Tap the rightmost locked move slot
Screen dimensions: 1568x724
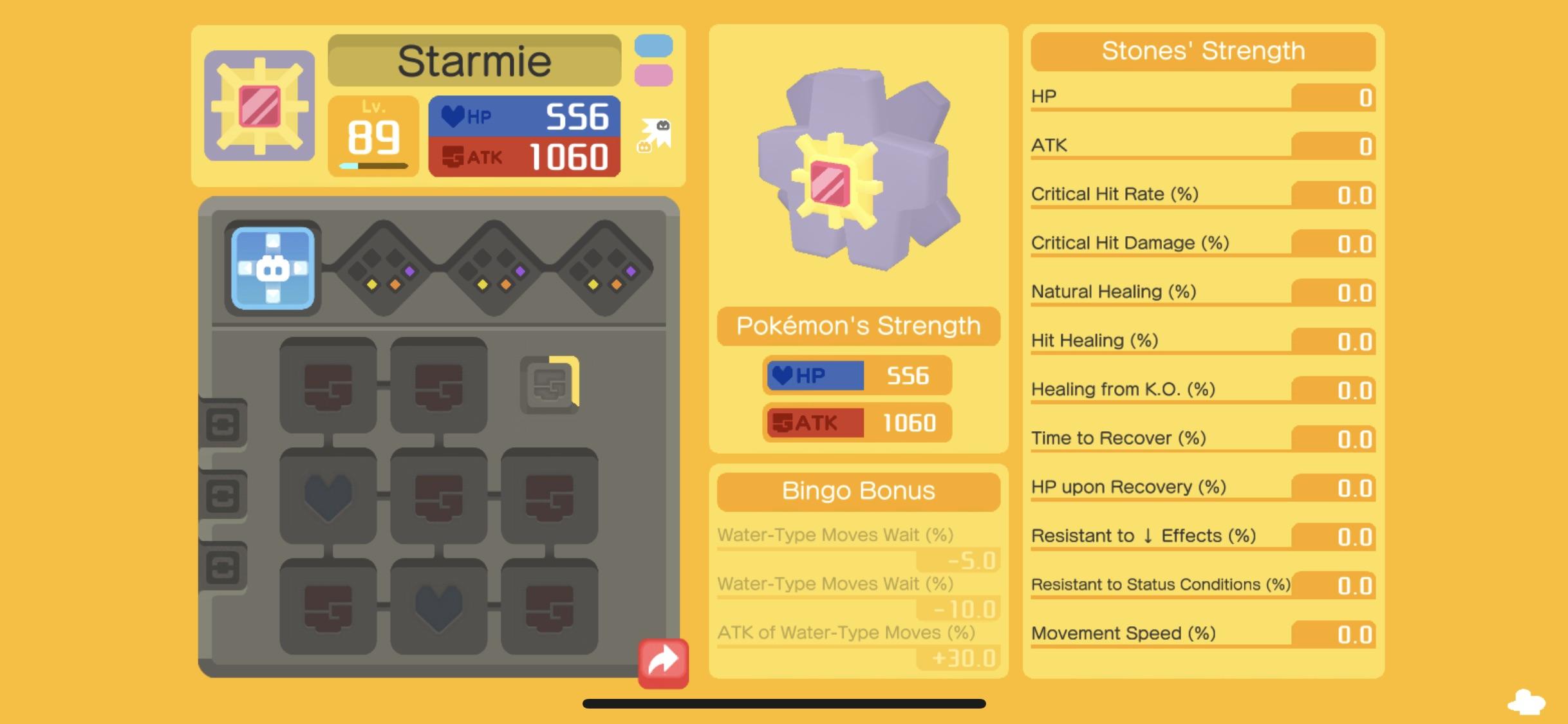(605, 272)
